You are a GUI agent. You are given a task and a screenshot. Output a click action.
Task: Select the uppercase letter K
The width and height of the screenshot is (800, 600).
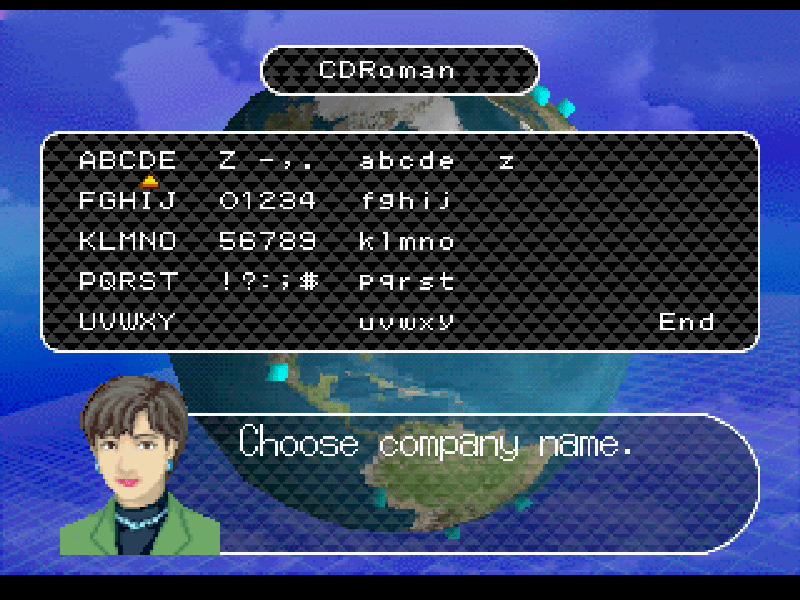87,241
